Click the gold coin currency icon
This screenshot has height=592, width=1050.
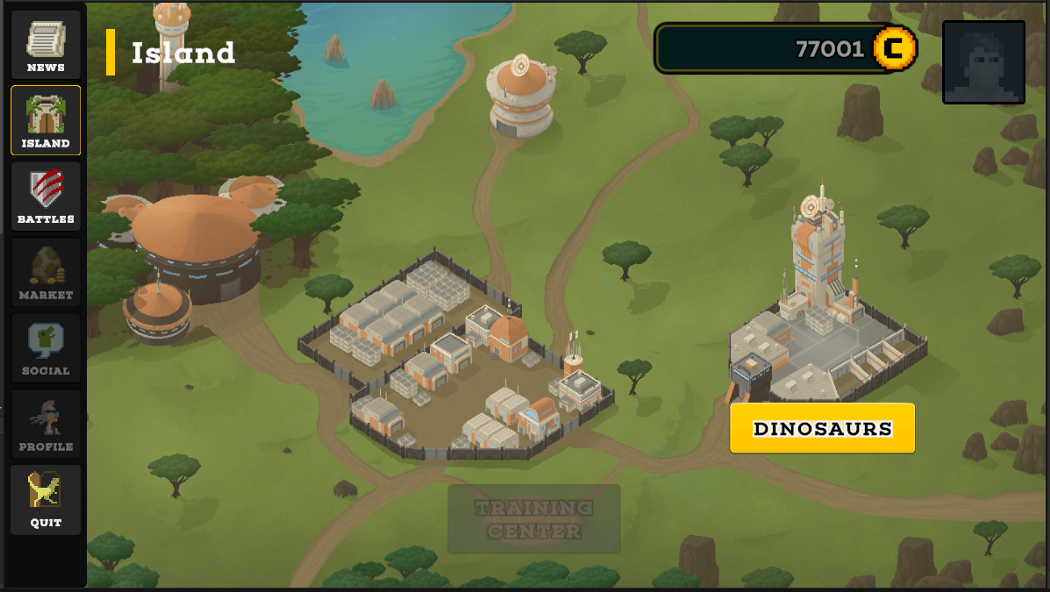pos(895,48)
